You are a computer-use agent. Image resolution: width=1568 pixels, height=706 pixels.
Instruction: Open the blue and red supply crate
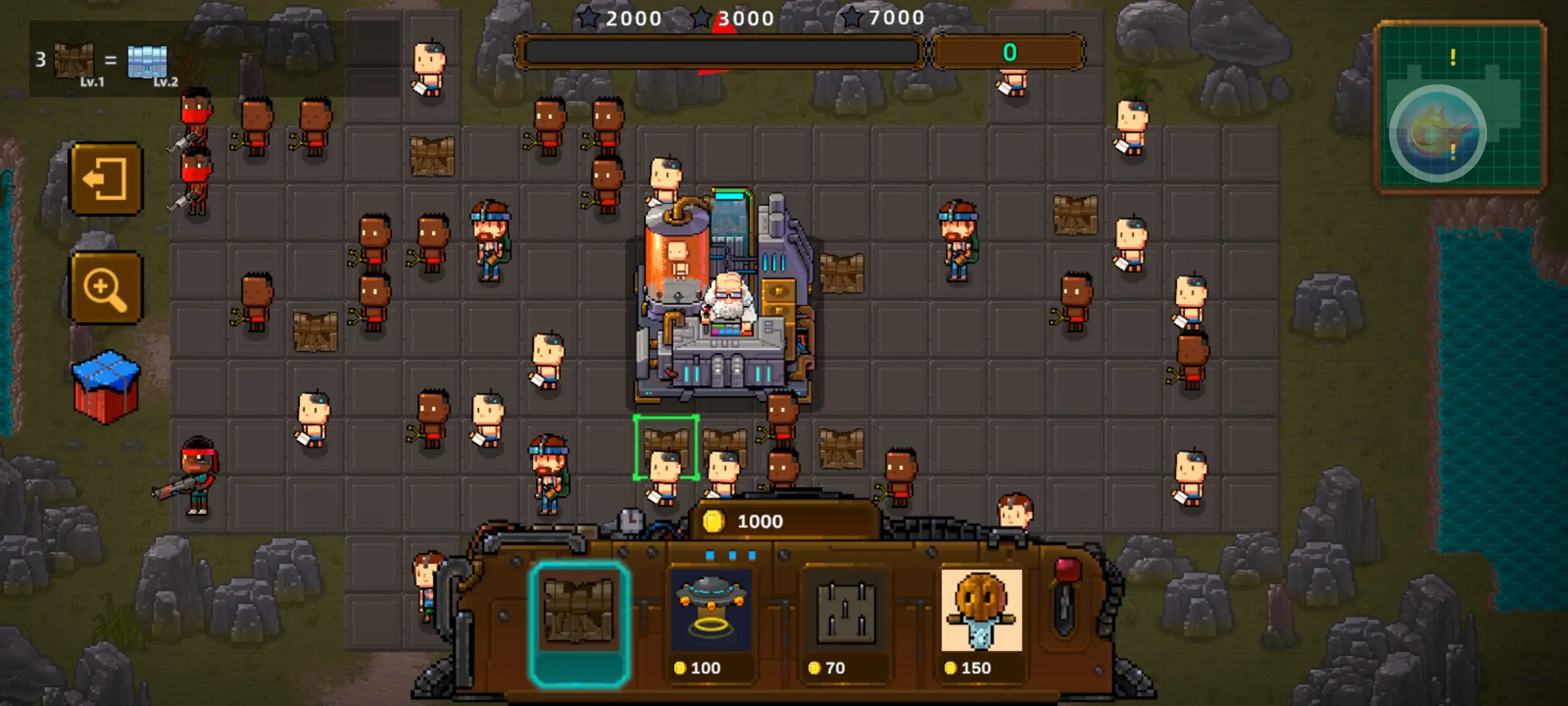[x=106, y=386]
